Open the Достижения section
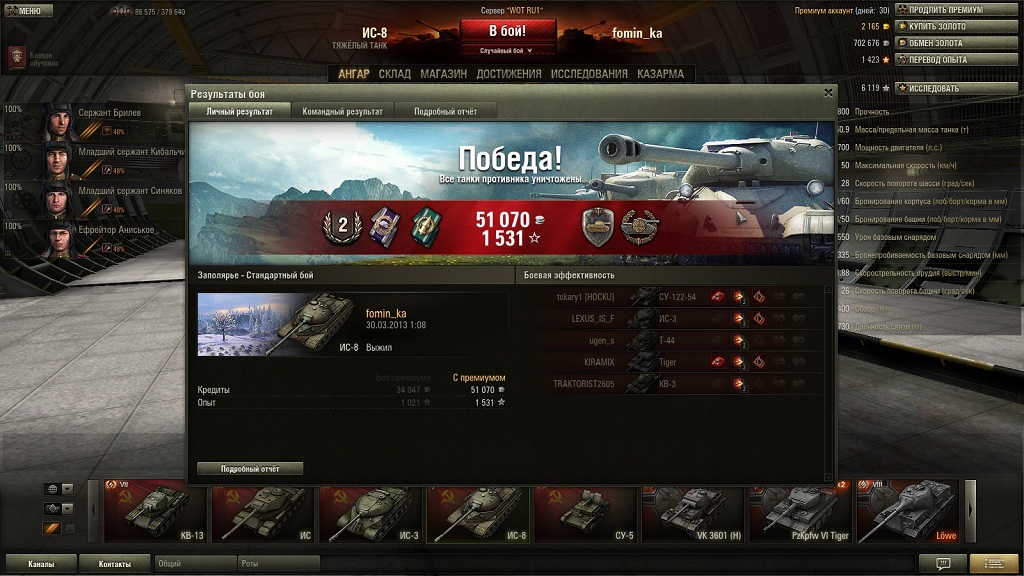 coord(509,74)
